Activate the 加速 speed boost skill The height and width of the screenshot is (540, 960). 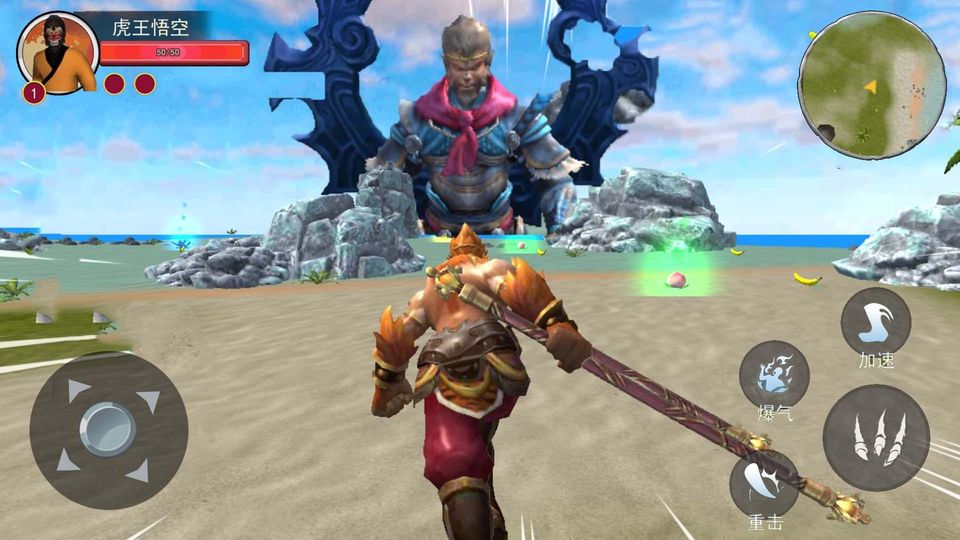(875, 322)
